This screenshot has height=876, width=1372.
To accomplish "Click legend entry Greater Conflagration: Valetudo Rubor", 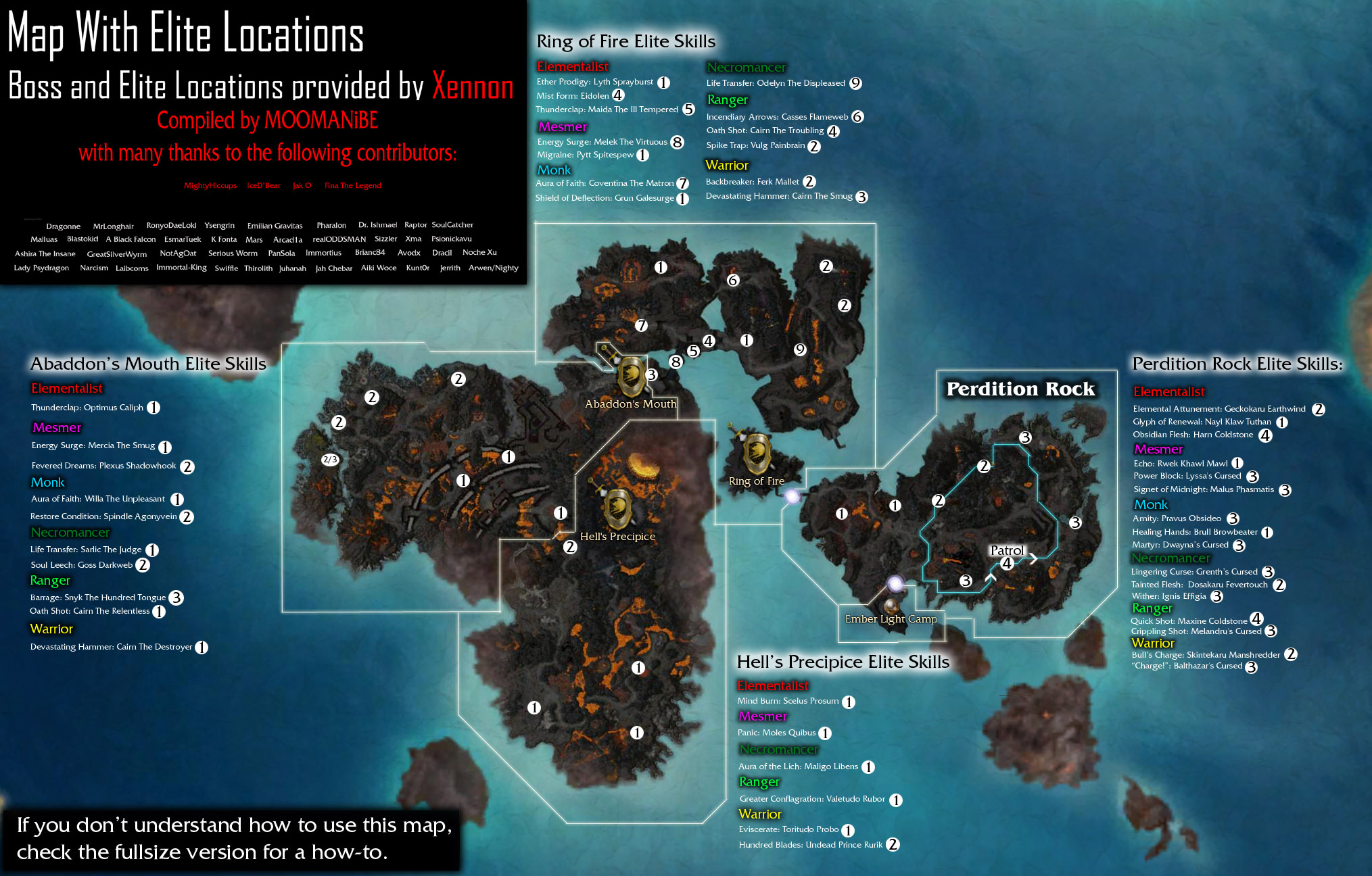I will [x=812, y=799].
